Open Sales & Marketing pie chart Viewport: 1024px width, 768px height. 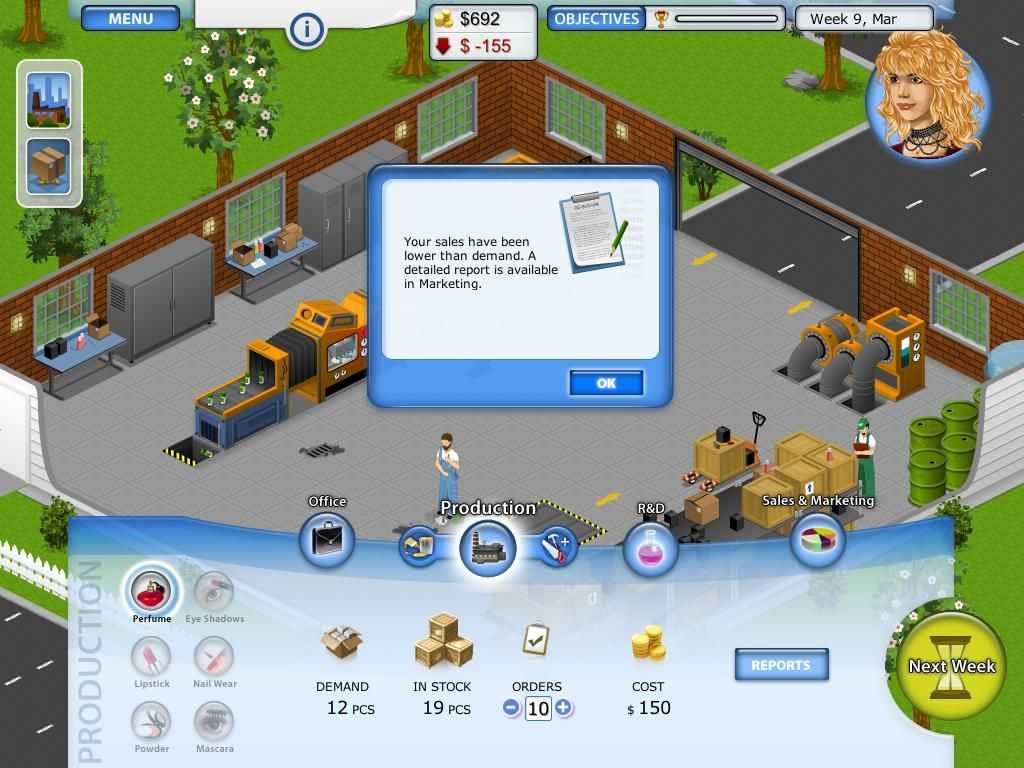click(x=817, y=541)
